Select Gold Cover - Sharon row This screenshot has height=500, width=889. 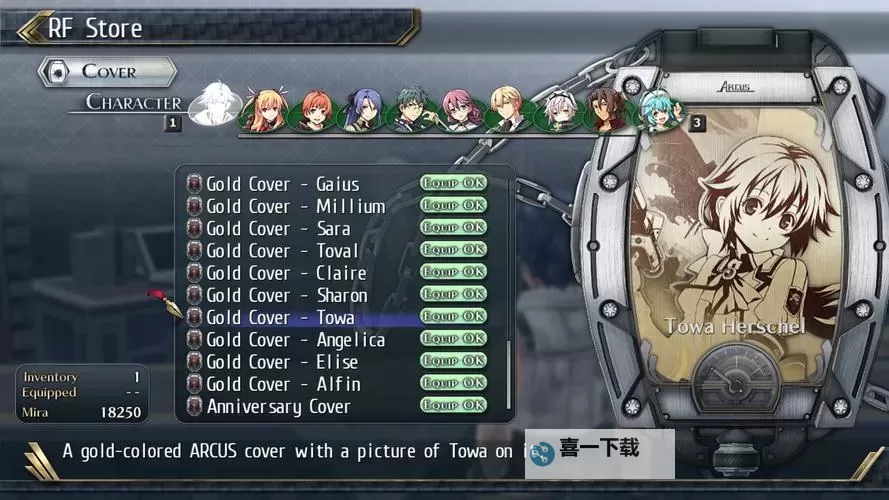click(x=287, y=295)
